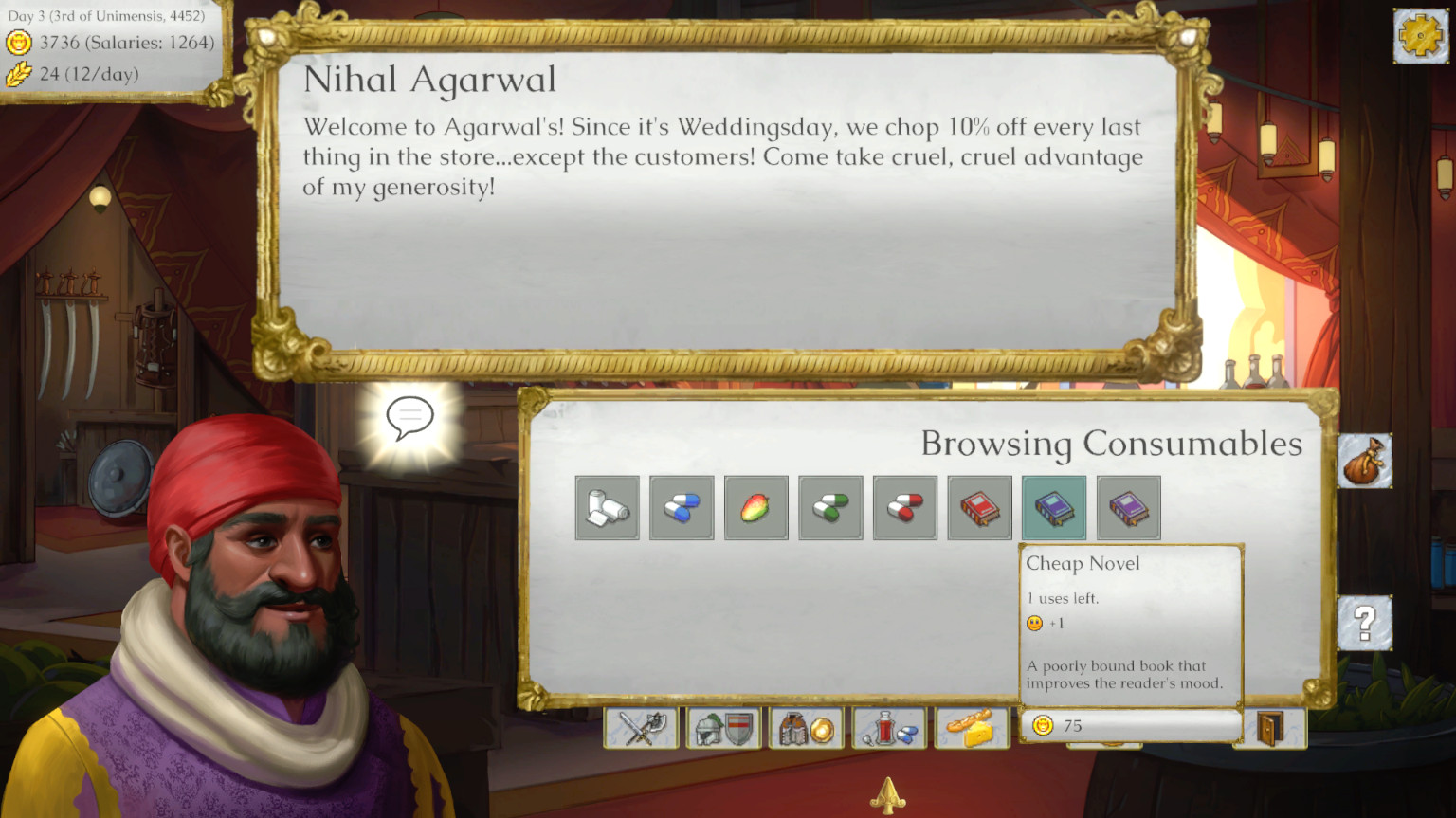Talk to the merchant via speech bubble
1456x818 pixels.
click(409, 417)
